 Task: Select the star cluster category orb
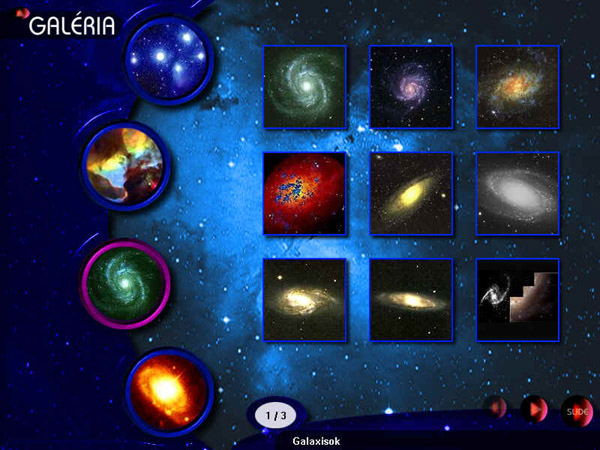tap(166, 60)
